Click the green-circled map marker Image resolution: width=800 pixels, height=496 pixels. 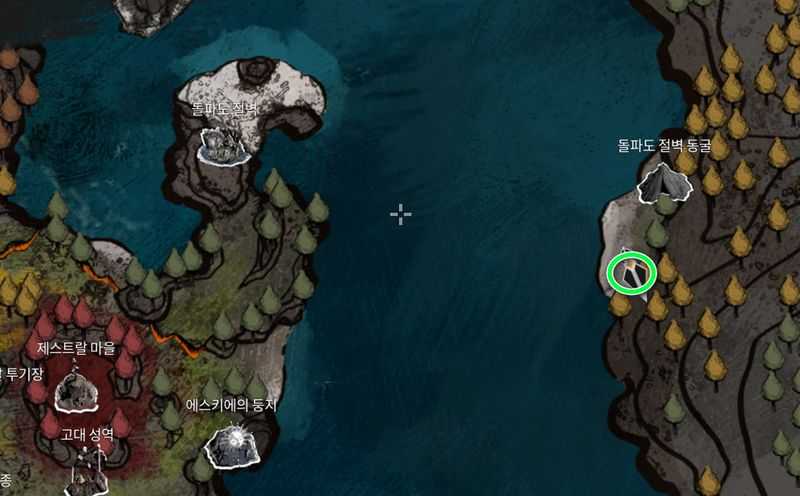tap(632, 272)
